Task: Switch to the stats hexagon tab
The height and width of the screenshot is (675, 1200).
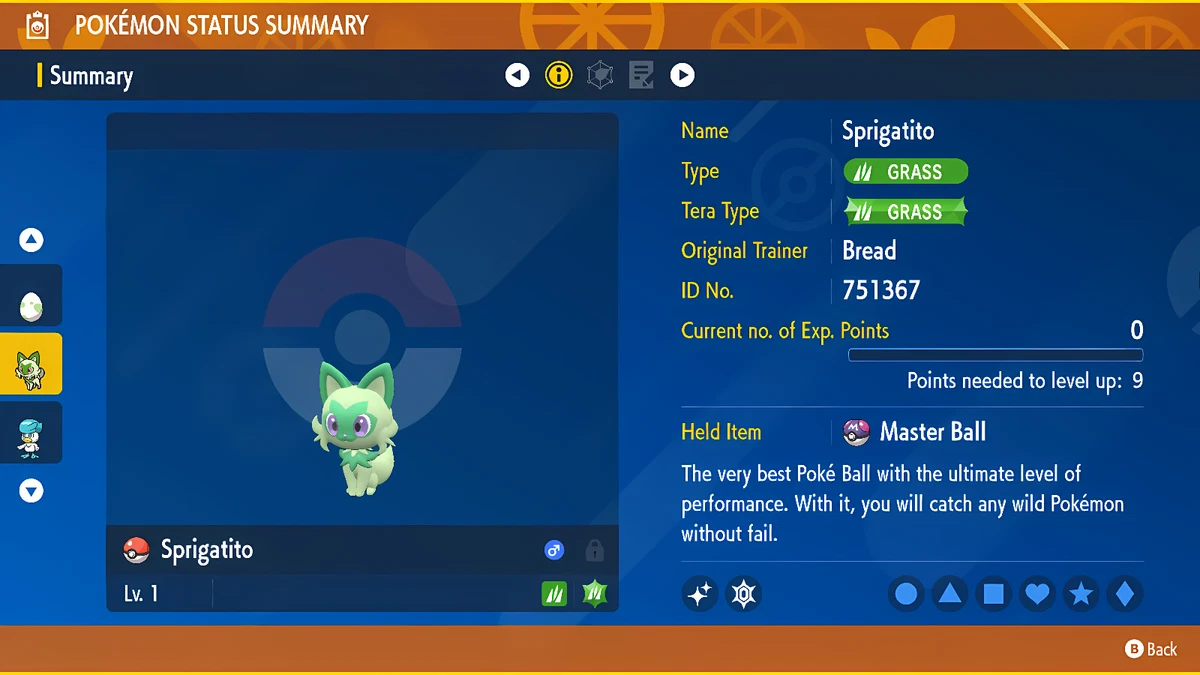Action: [x=600, y=75]
